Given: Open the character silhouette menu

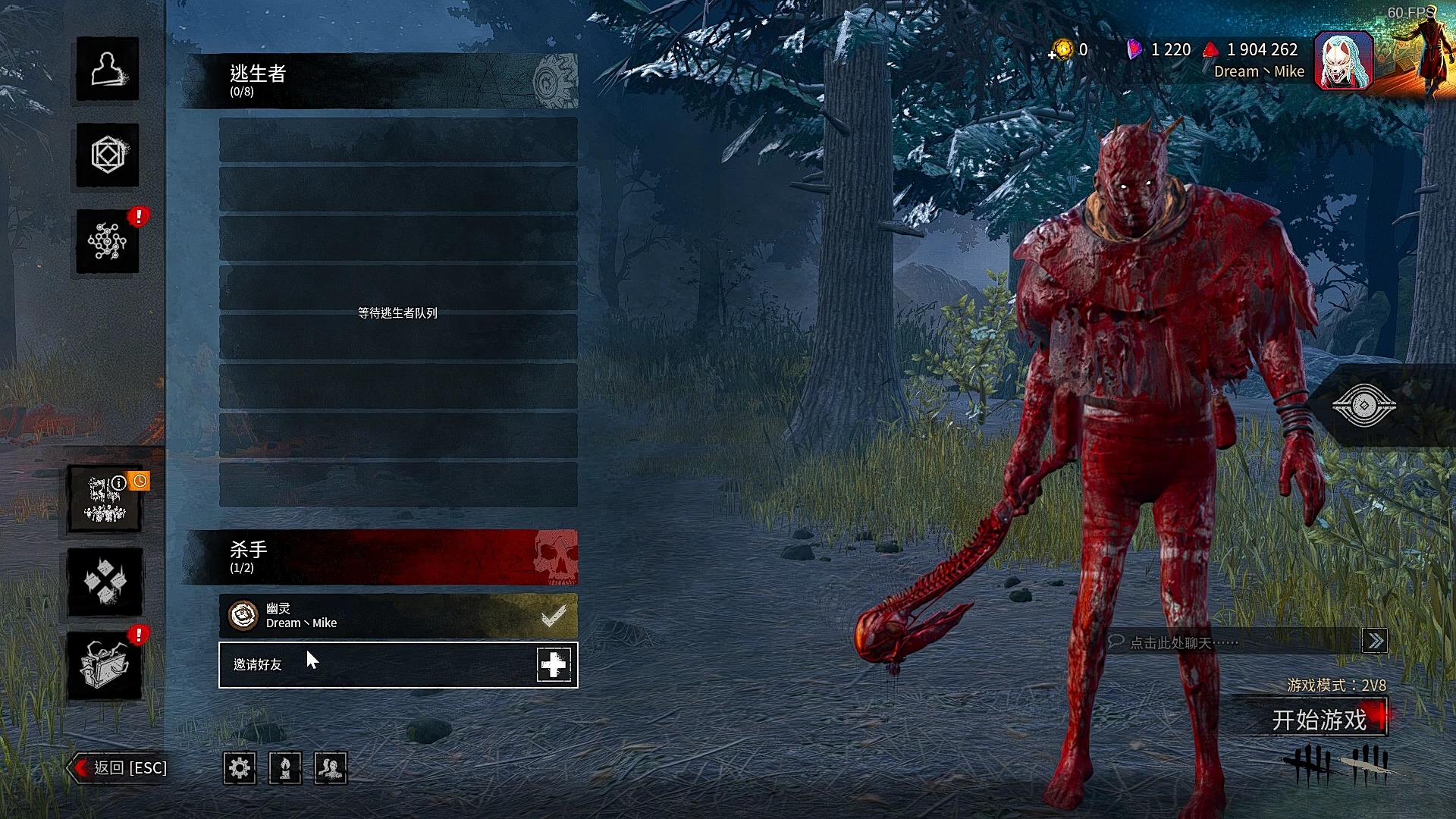Looking at the screenshot, I should tap(107, 69).
